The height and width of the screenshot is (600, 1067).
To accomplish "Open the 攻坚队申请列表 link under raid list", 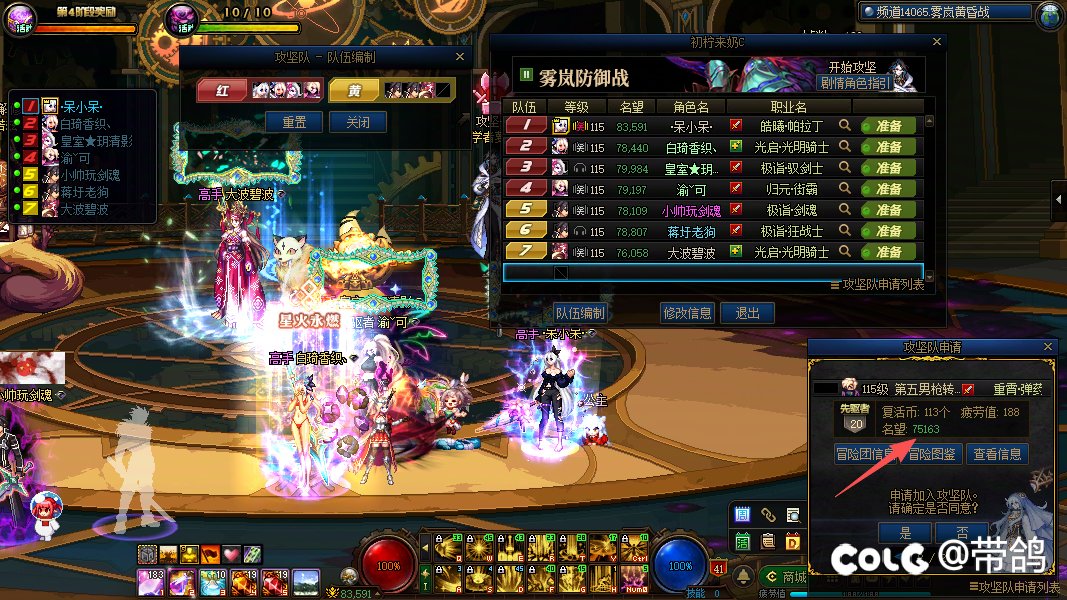I will click(877, 285).
